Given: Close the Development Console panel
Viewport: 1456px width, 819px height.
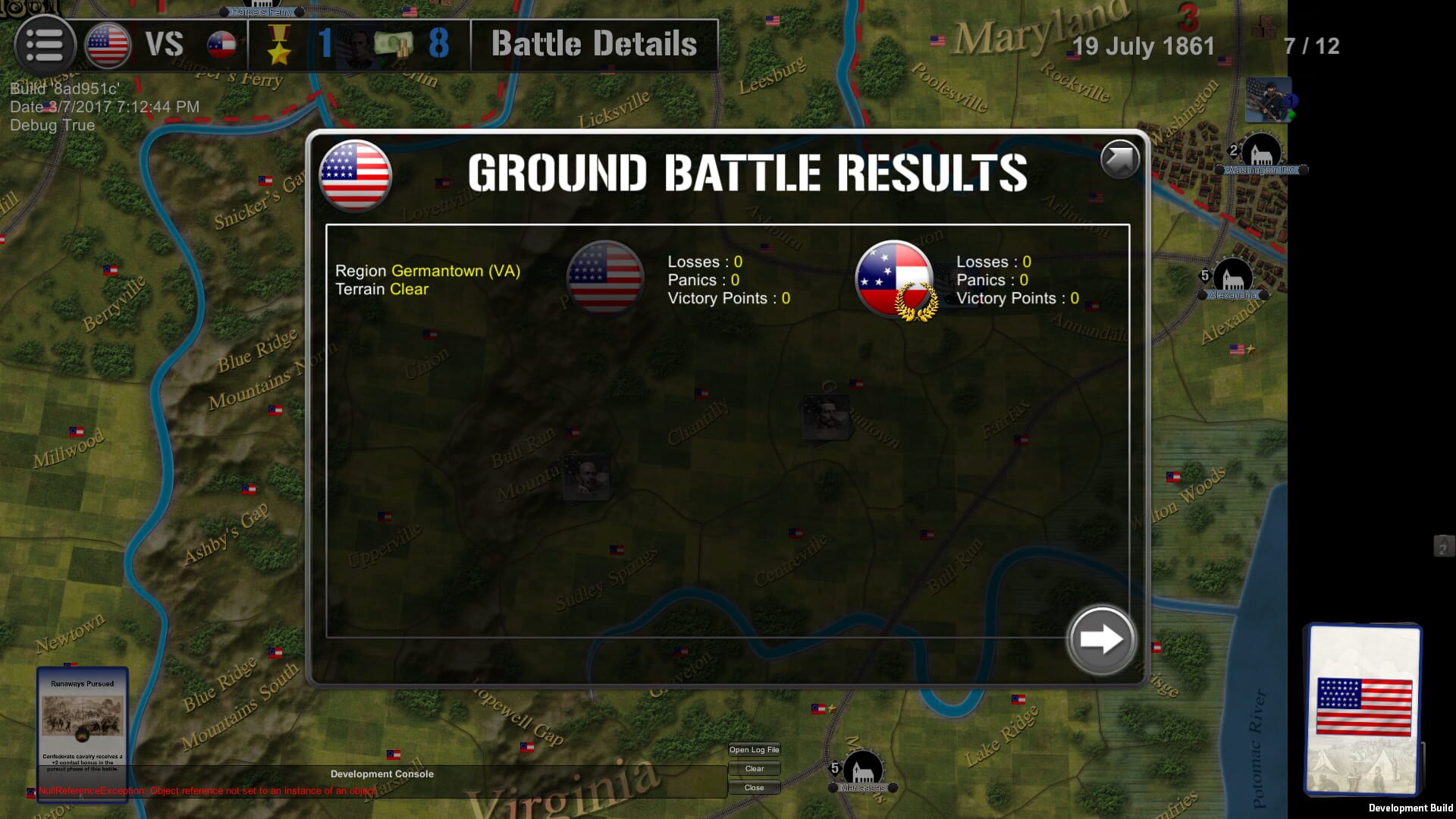Looking at the screenshot, I should (x=754, y=787).
